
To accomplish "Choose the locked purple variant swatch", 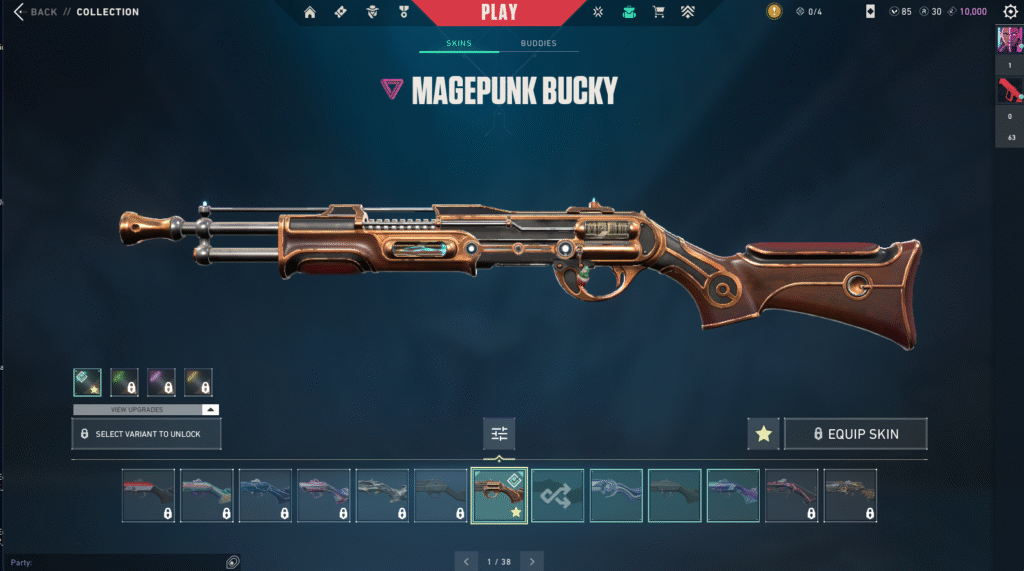I will pyautogui.click(x=161, y=382).
